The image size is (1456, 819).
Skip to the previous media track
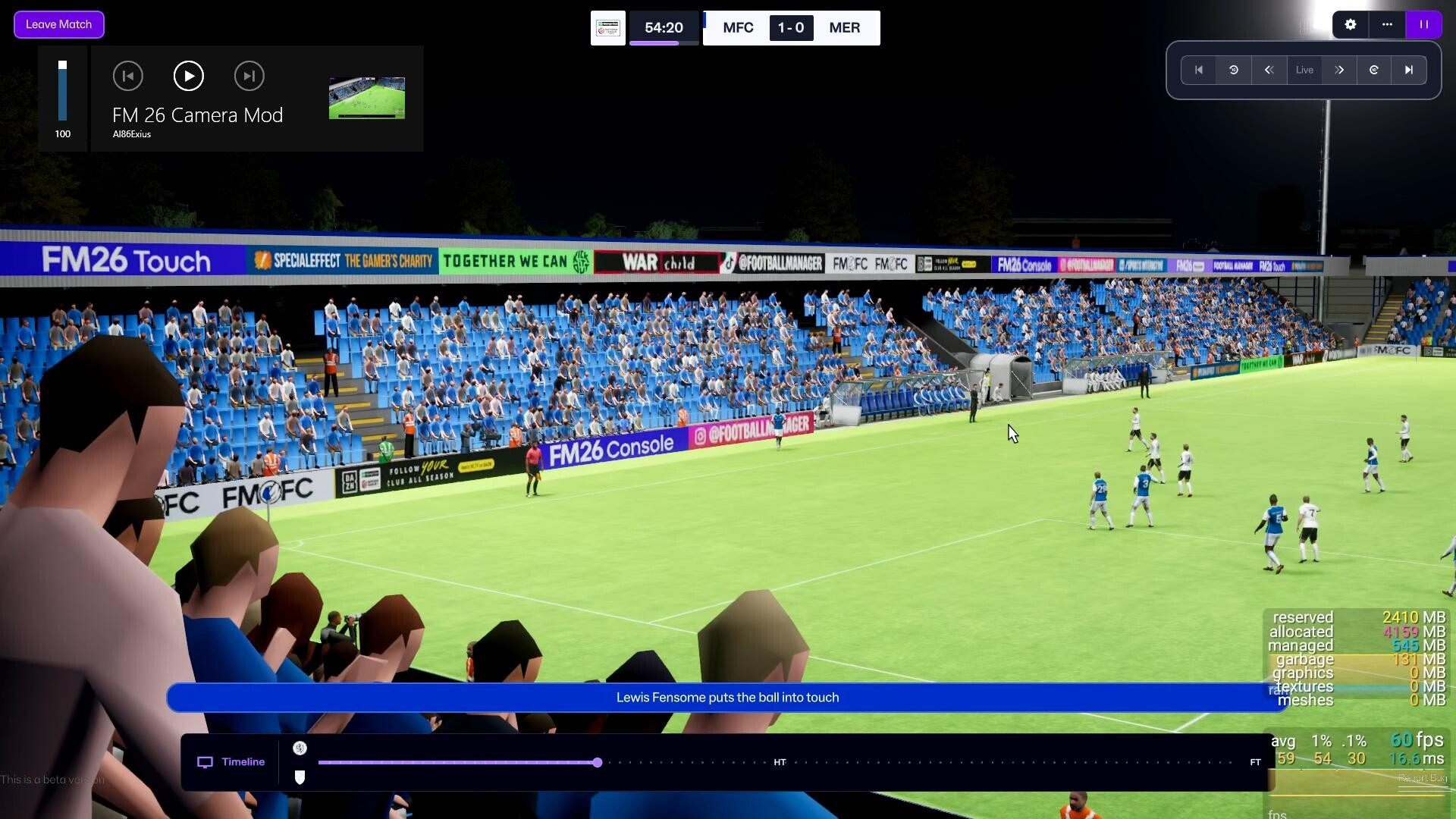click(x=127, y=76)
